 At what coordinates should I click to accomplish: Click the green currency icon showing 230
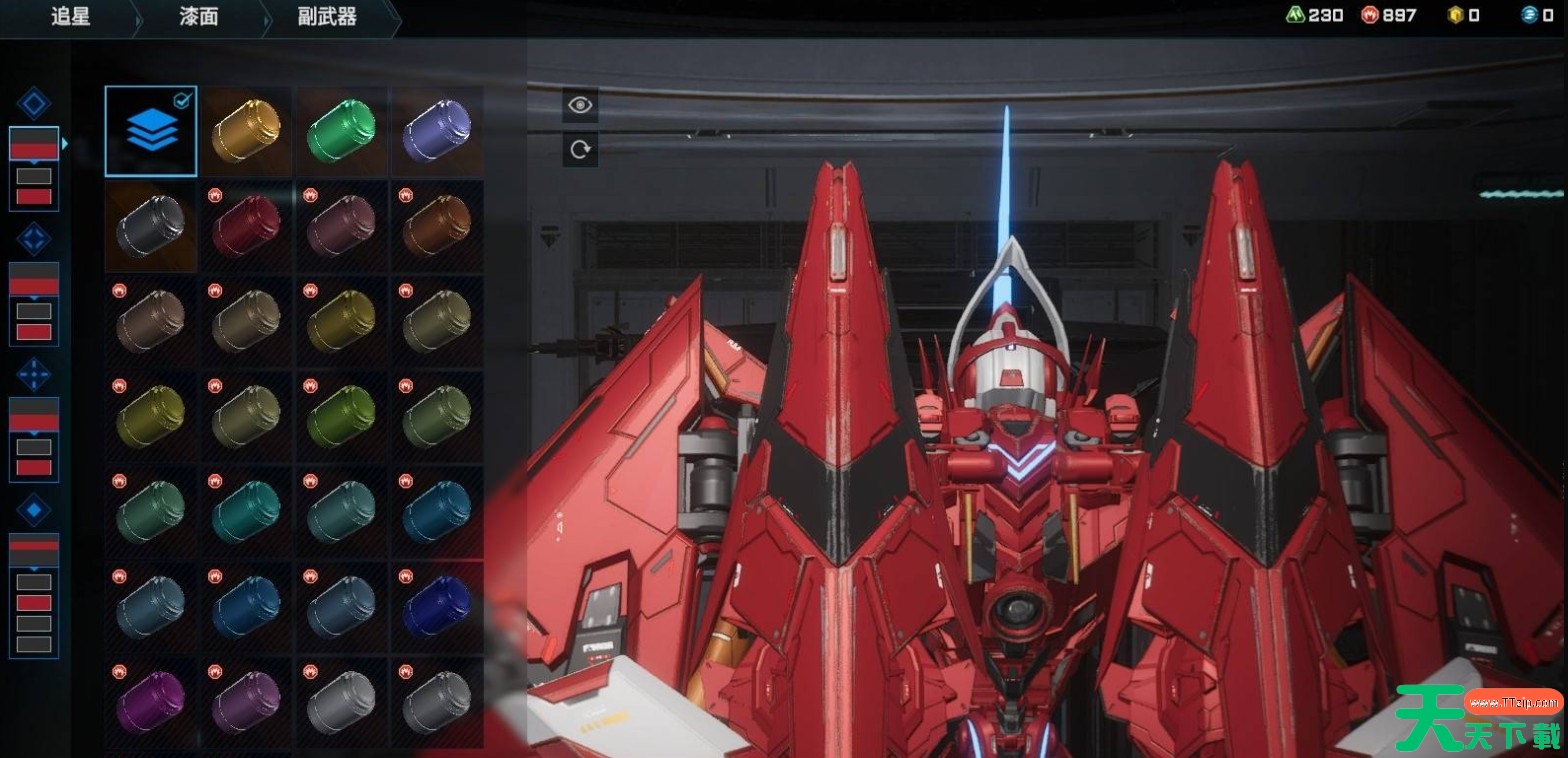[1296, 15]
